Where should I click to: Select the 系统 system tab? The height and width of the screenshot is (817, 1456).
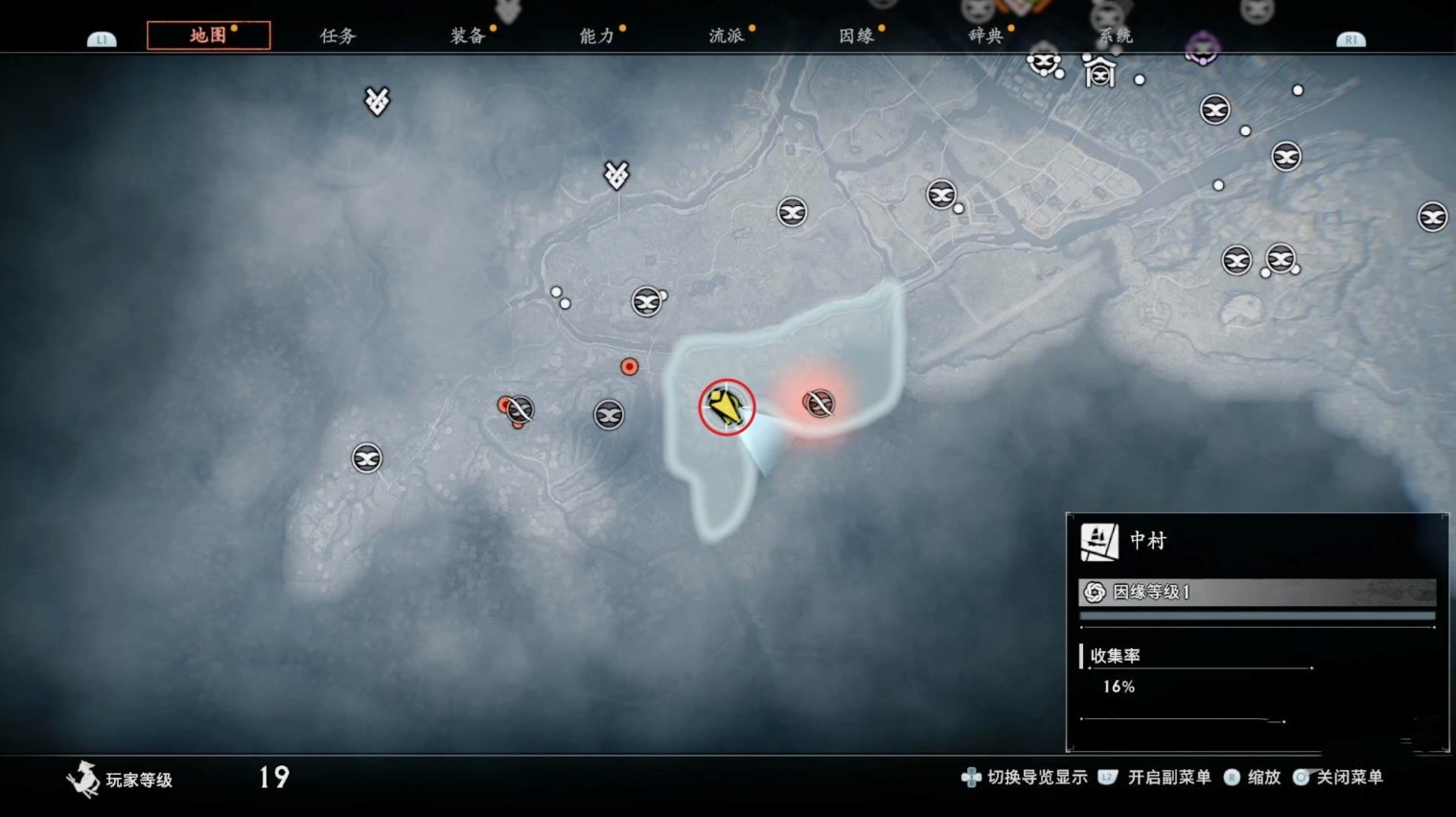[1115, 35]
